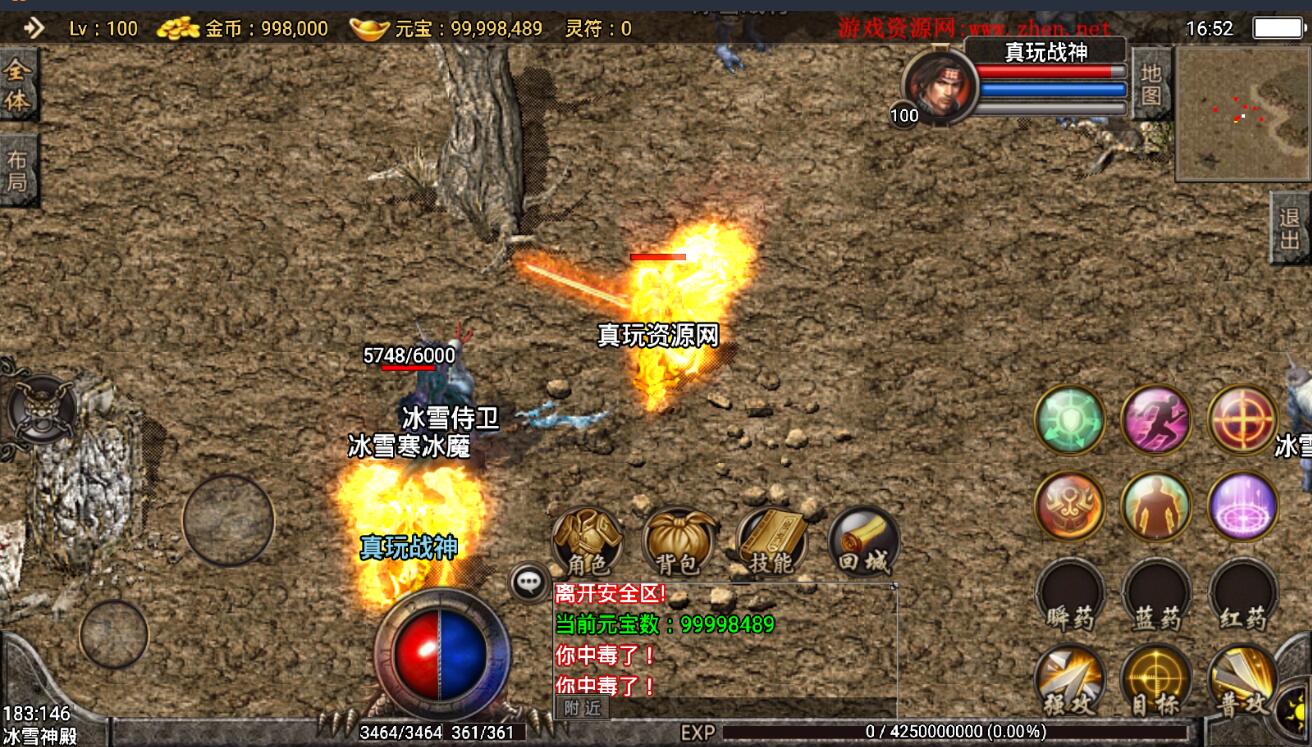Use the 回城 return-to-town scroll
Screen dimensions: 1312x747
(x=863, y=541)
